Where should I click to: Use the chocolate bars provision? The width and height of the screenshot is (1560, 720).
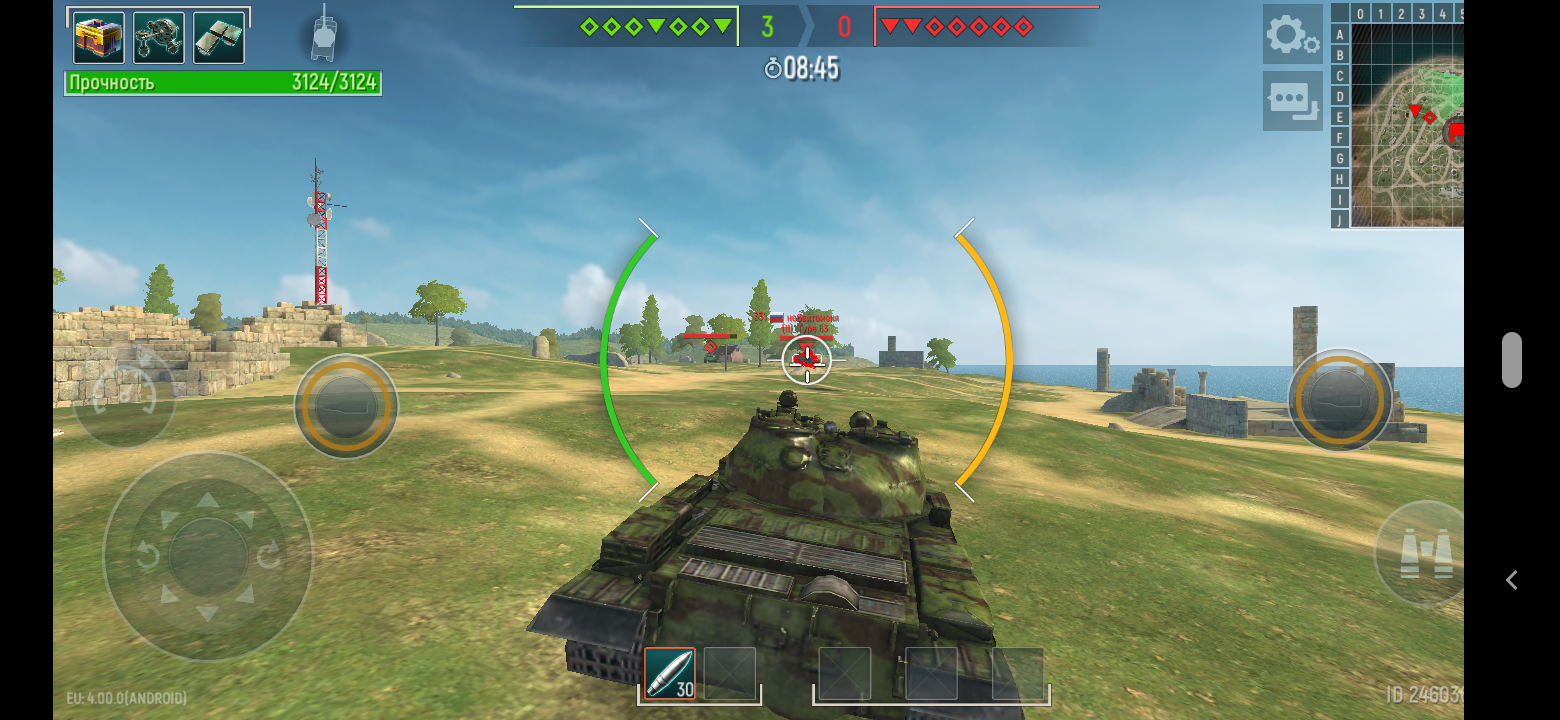coord(219,38)
